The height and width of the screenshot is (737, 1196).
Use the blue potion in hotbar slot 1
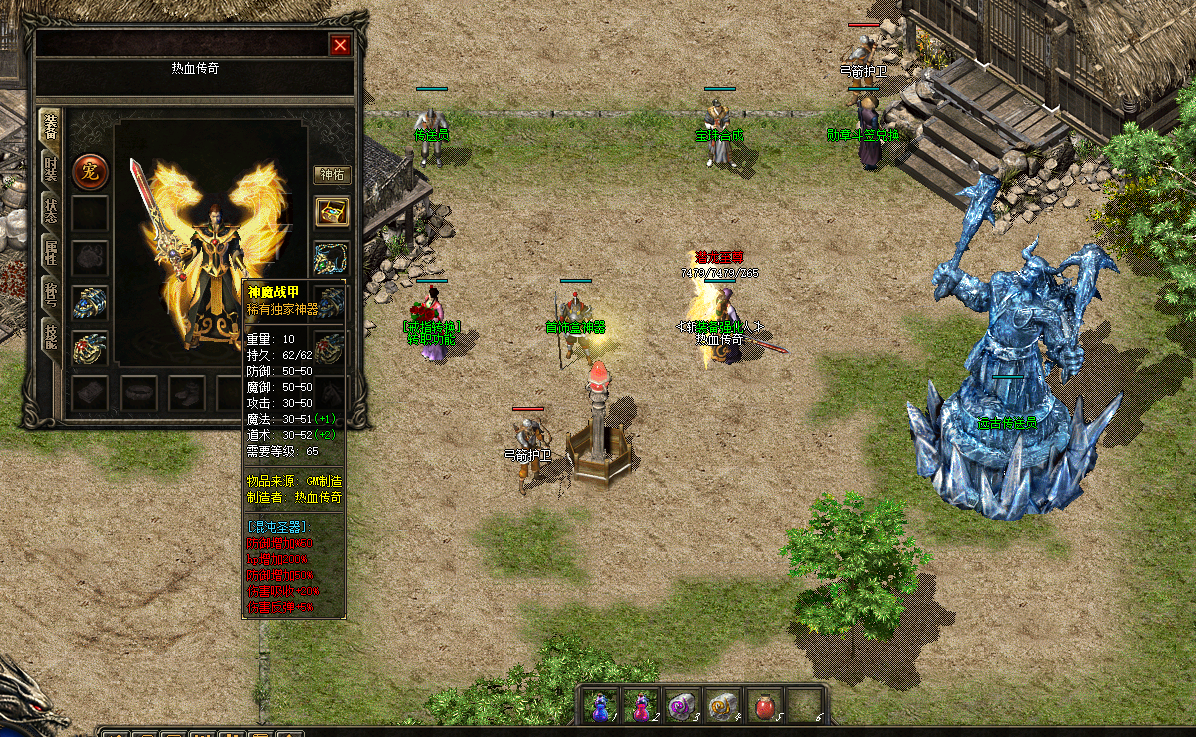pyautogui.click(x=600, y=706)
